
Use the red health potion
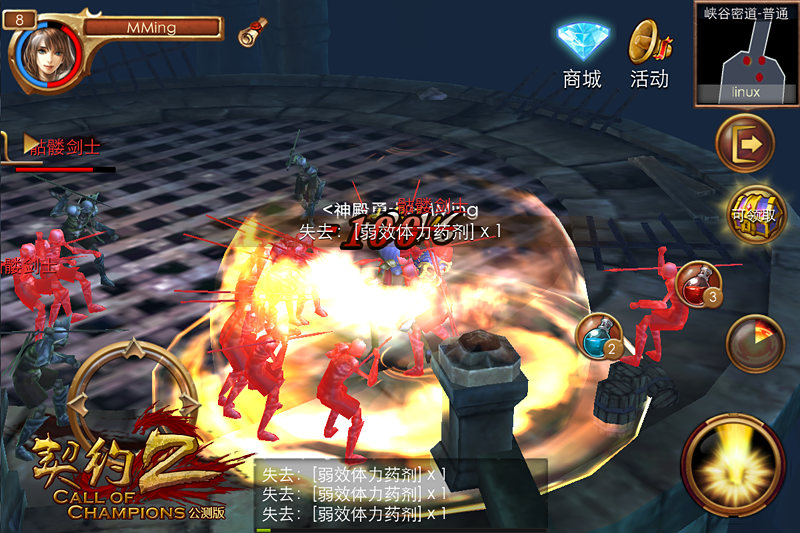tap(699, 284)
